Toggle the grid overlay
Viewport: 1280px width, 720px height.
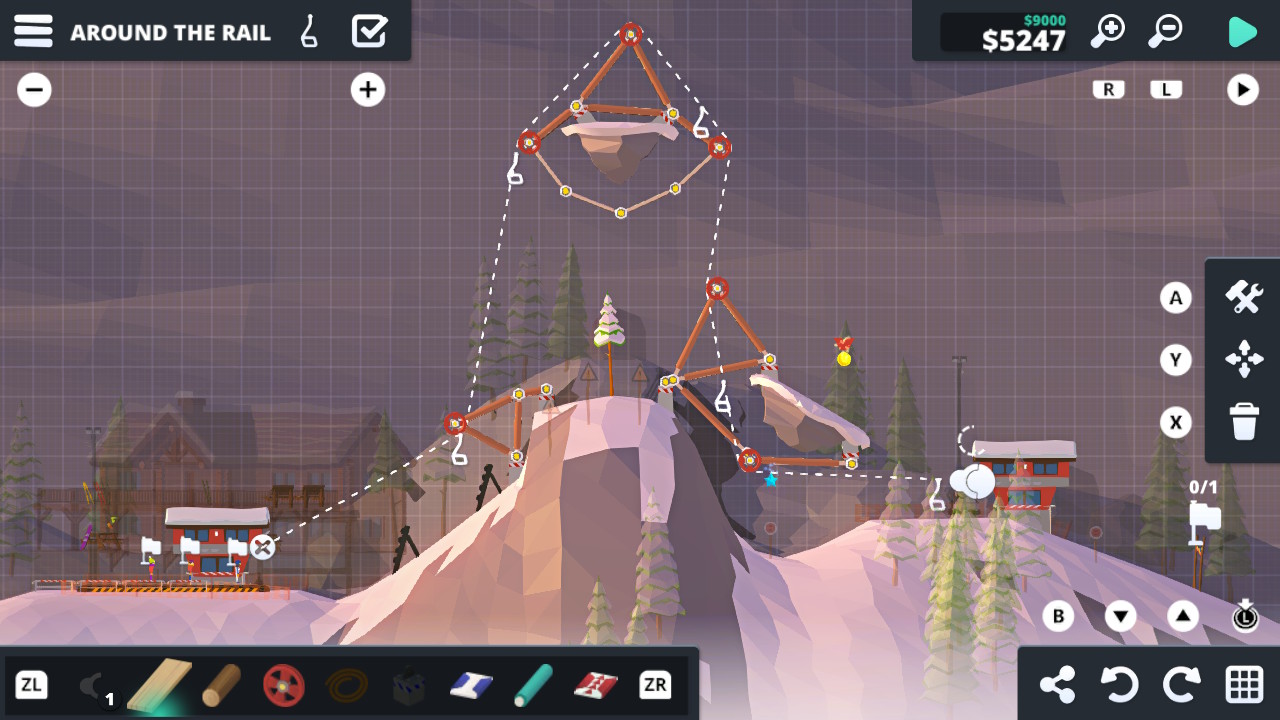click(x=1243, y=685)
